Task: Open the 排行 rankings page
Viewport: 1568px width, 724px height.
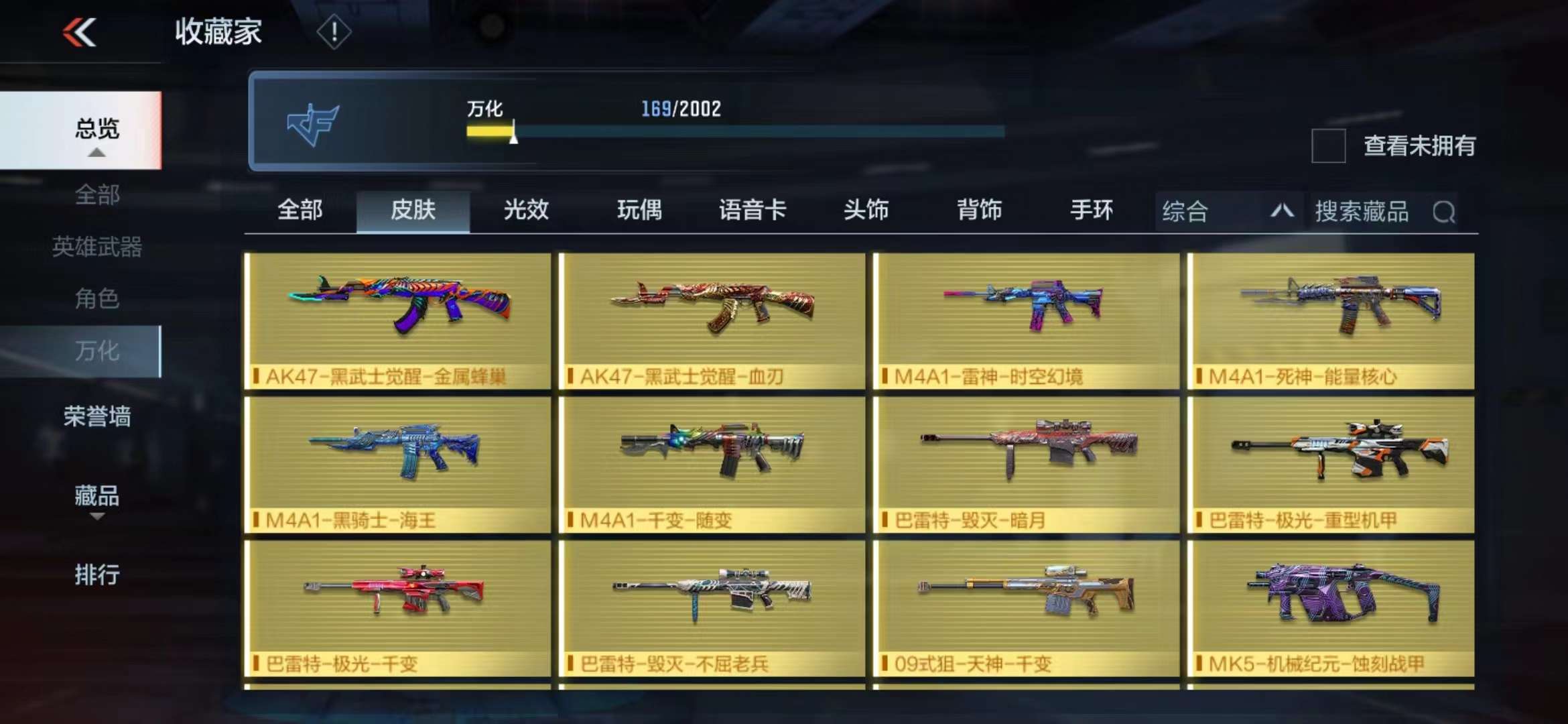Action: [x=96, y=575]
